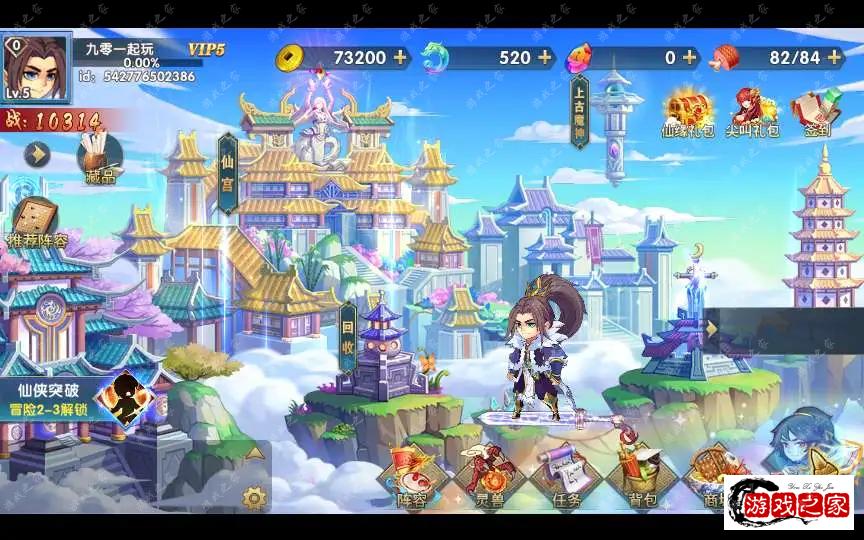Viewport: 864px width, 540px height.
Task: Open the 尖叫礼包 gift pack
Action: (x=752, y=112)
